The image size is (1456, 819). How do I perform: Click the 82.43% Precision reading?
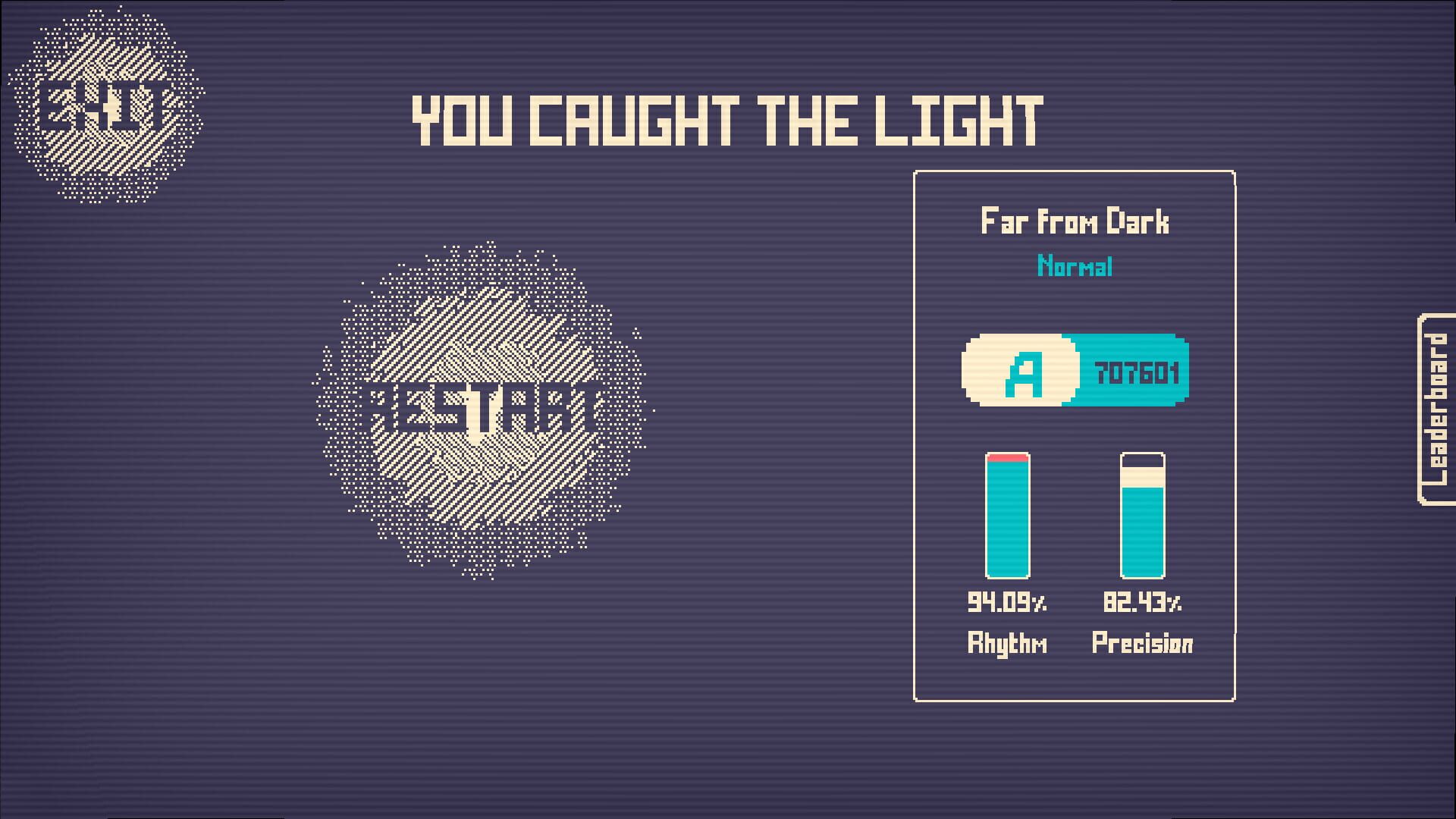1143,603
